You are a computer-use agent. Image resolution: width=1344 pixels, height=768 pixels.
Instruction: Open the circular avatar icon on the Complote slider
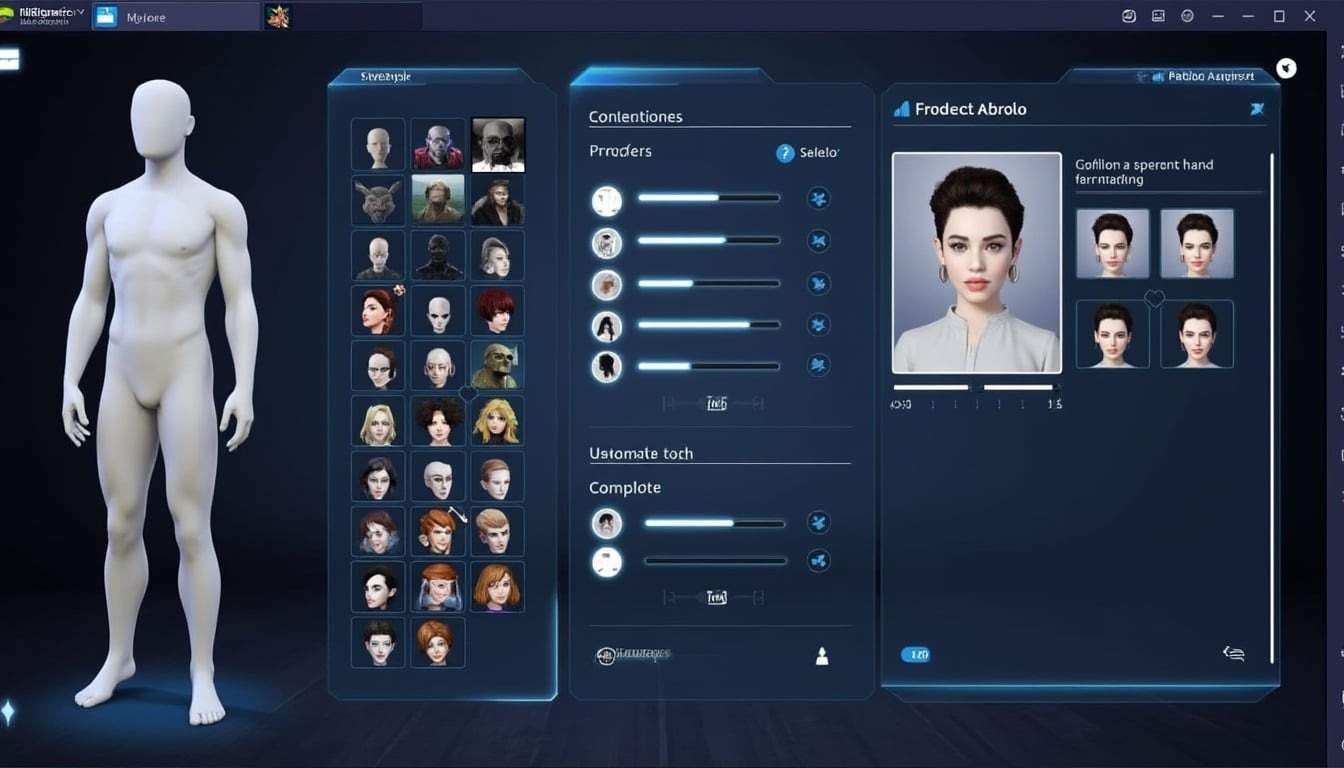(607, 522)
